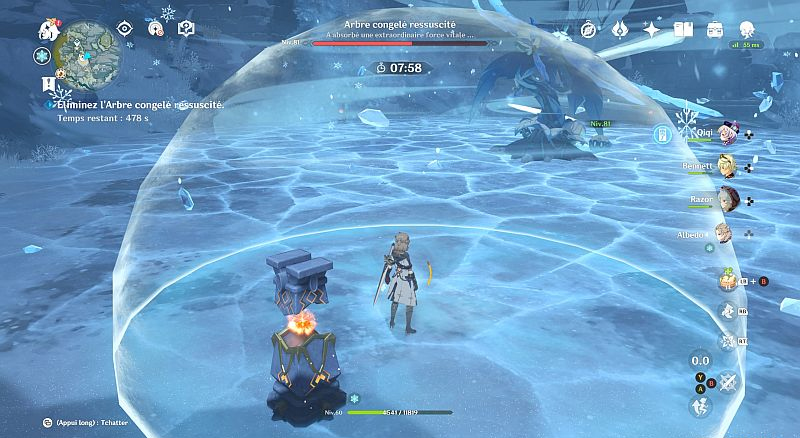The height and width of the screenshot is (438, 800).
Task: Open the character head co-op icon
Action: [746, 30]
